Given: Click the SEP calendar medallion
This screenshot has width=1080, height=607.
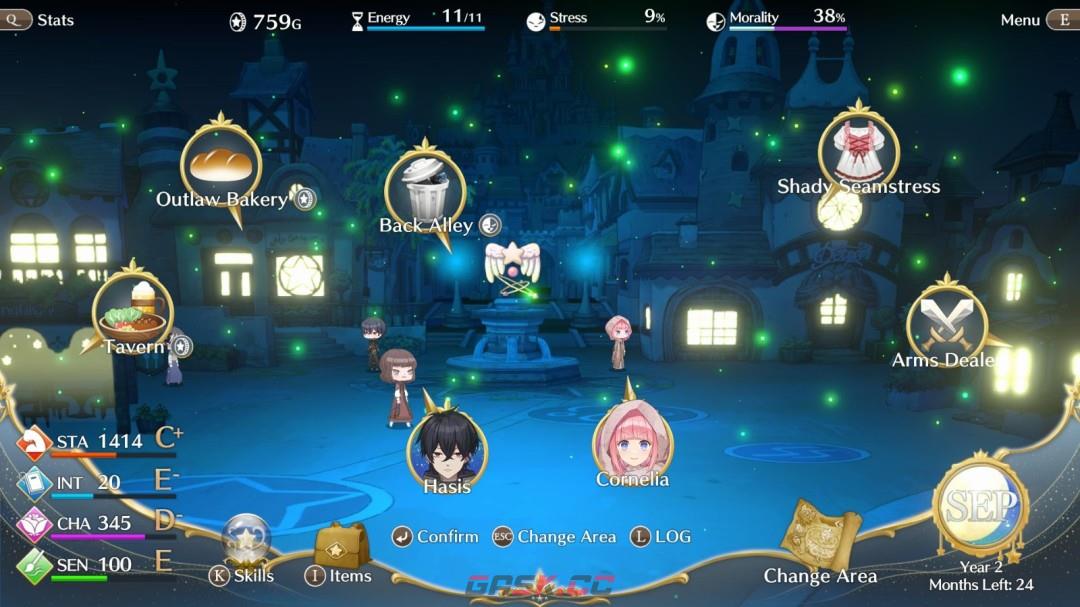Looking at the screenshot, I should (x=980, y=508).
